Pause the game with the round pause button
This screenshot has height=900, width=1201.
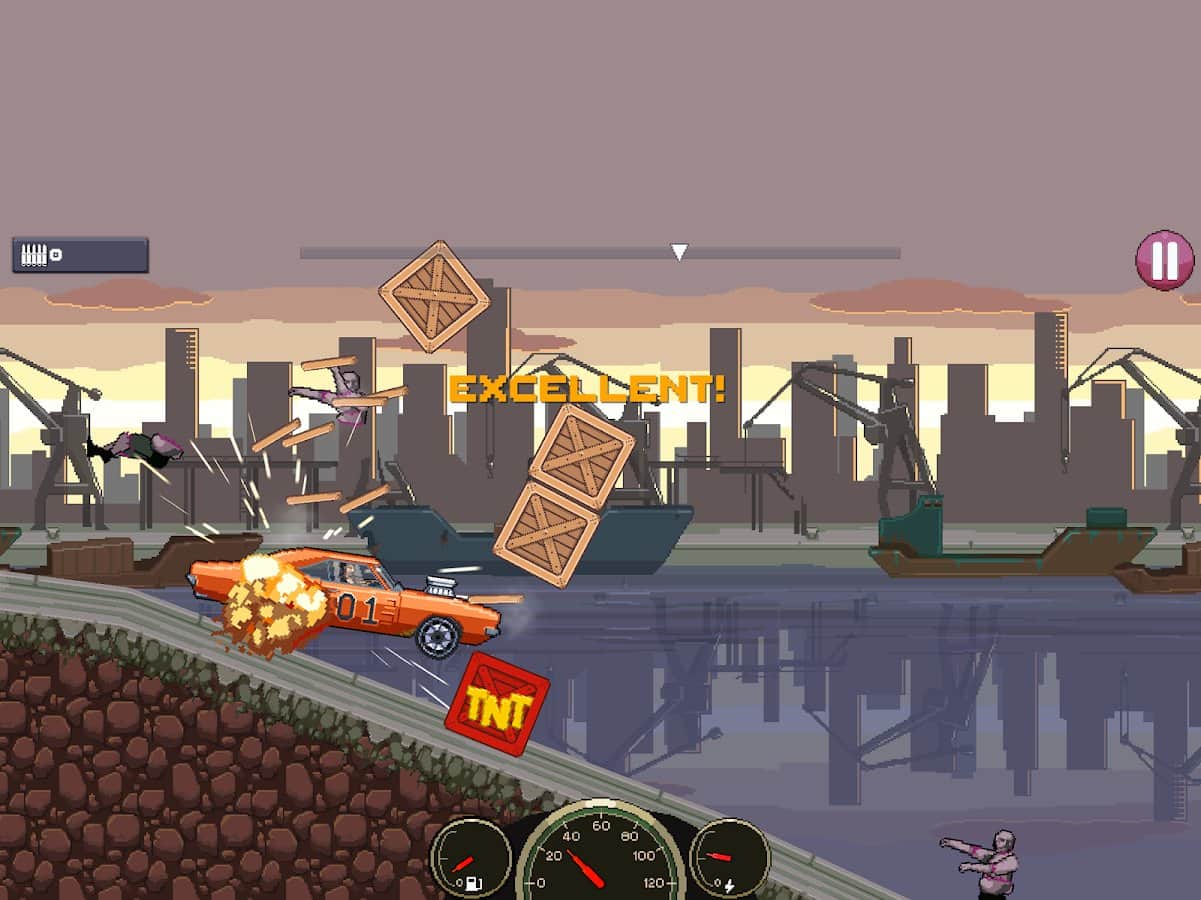[1164, 260]
